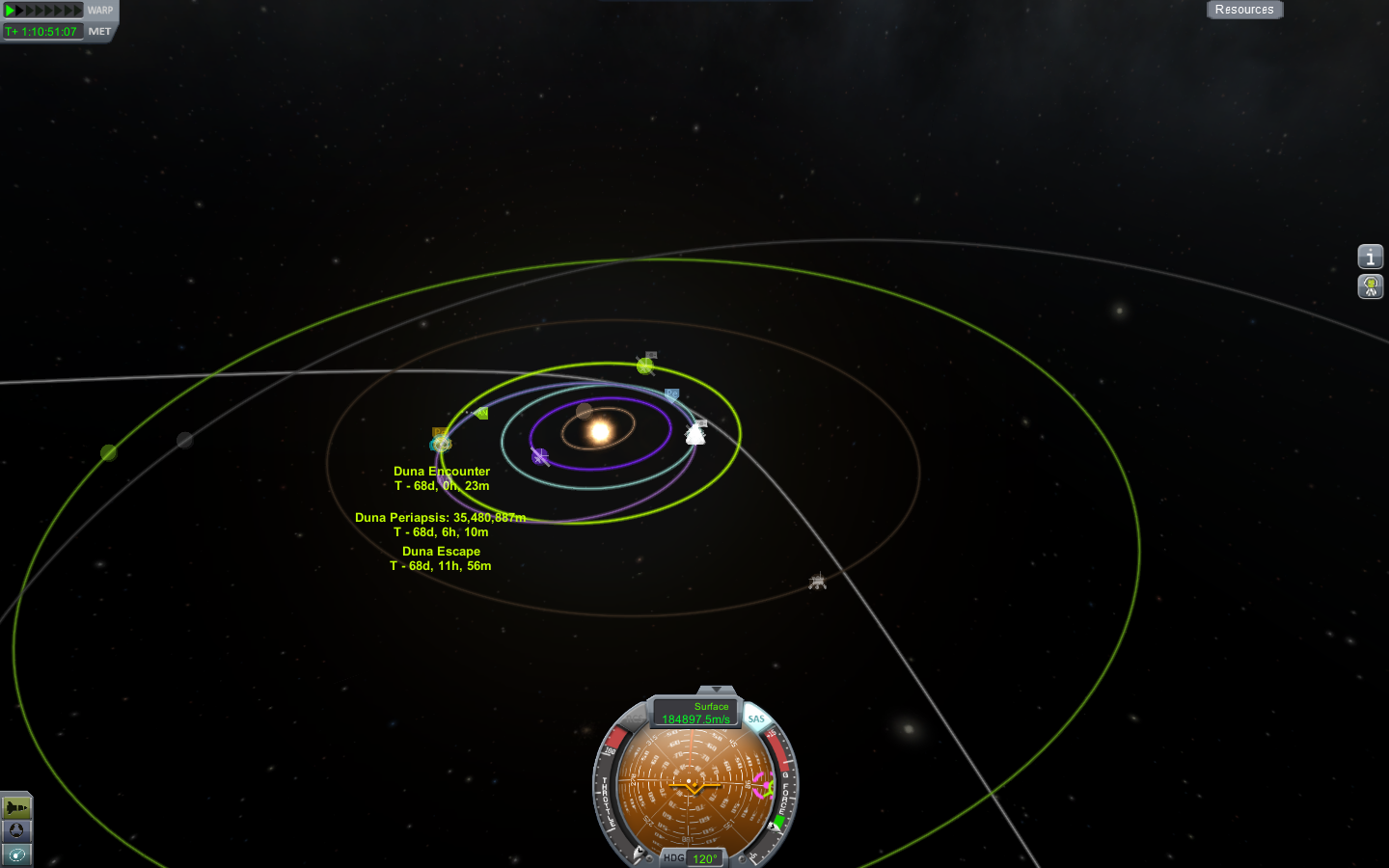Screen dimensions: 1389x868
Task: Toggle the SAS indicator on the navball
Action: 756,719
